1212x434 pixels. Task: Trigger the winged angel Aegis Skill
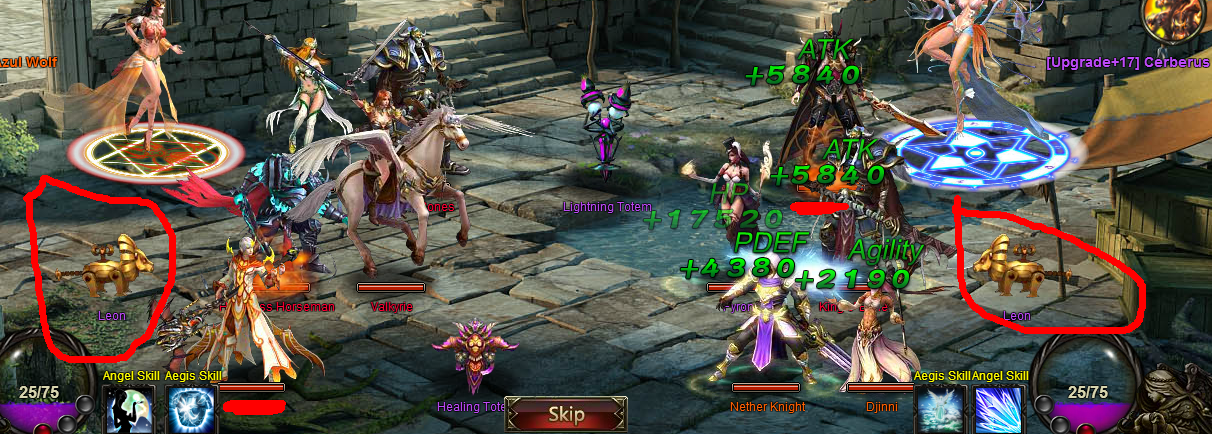click(x=941, y=410)
